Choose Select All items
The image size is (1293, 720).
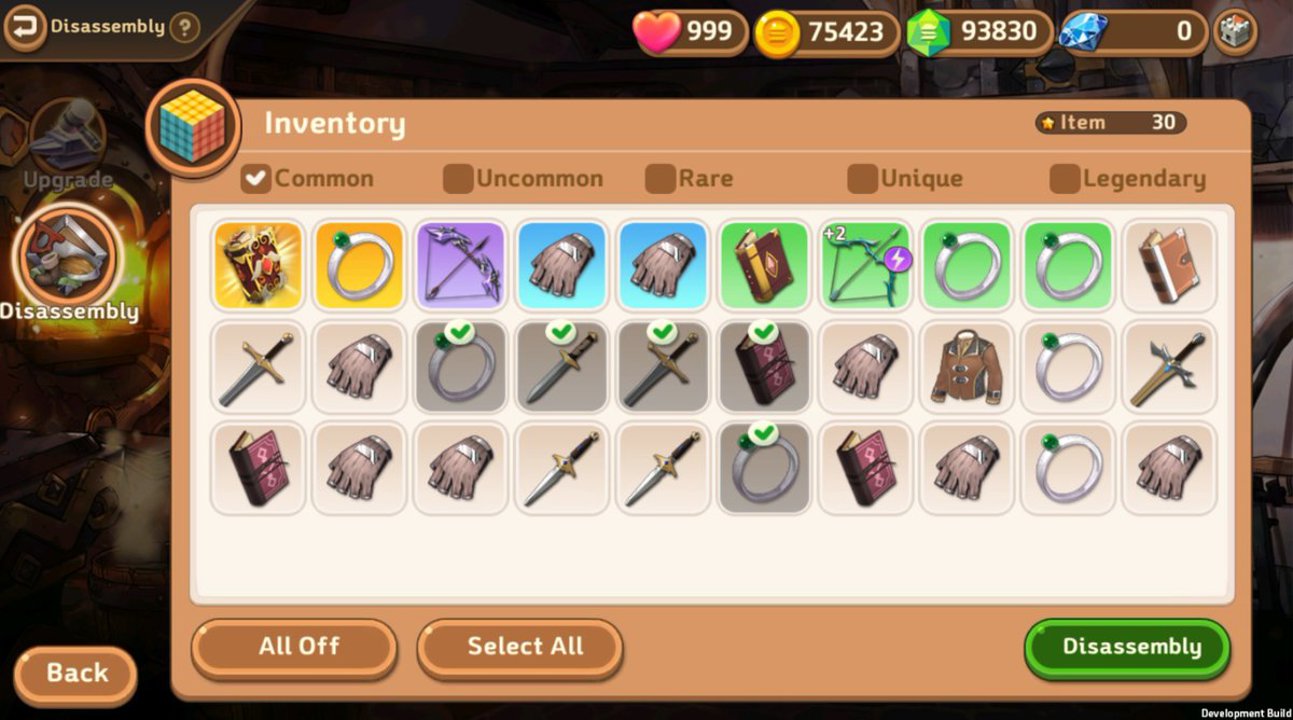[x=520, y=647]
